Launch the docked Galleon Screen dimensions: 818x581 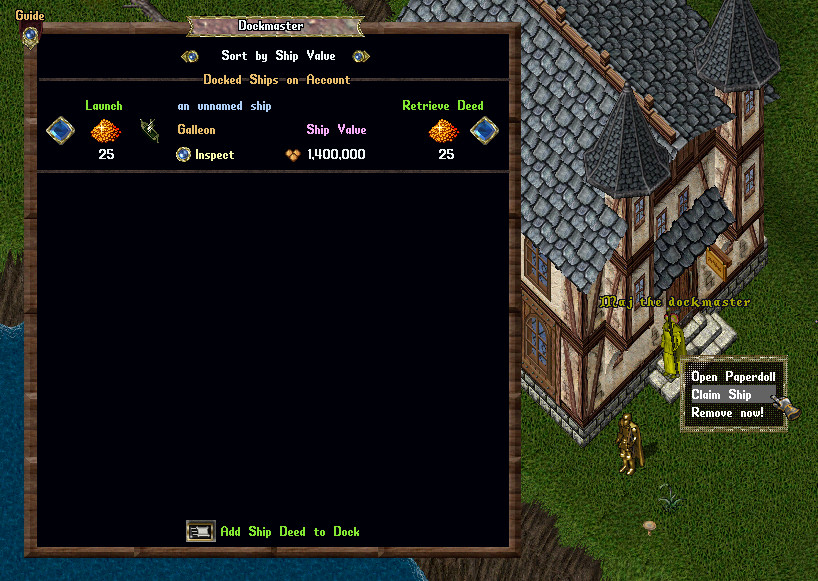(x=60, y=130)
